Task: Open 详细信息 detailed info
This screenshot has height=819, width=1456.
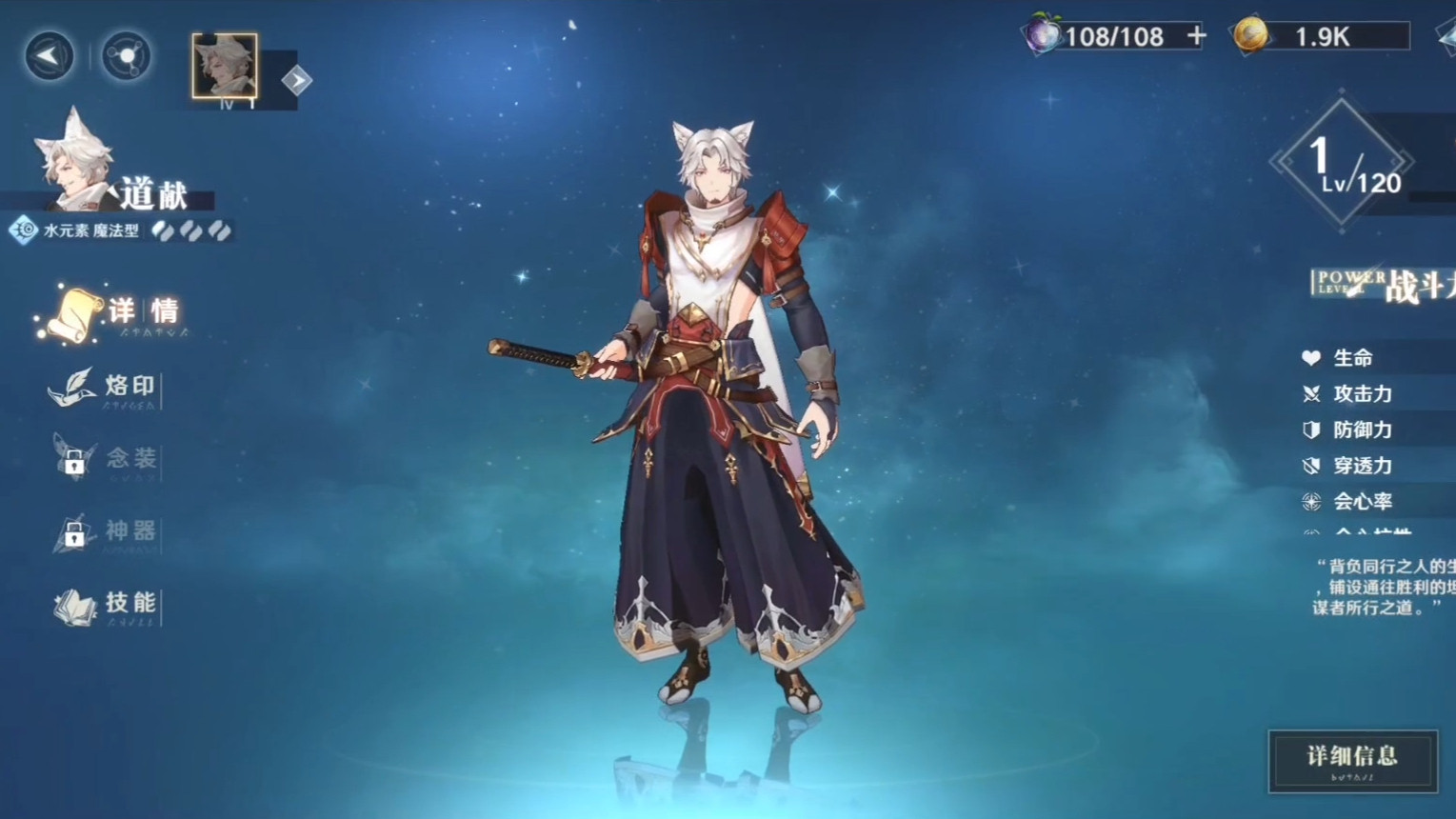Action: (x=1352, y=760)
